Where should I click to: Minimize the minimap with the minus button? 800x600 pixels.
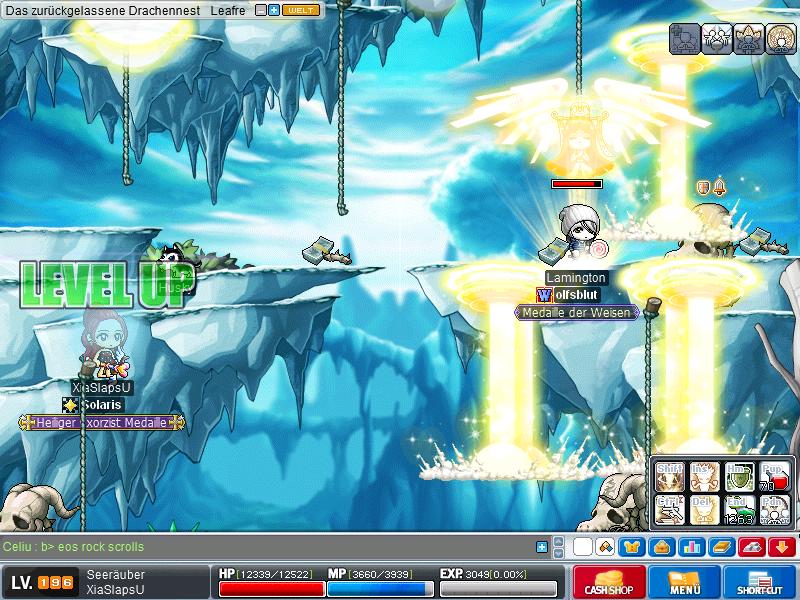pos(262,10)
